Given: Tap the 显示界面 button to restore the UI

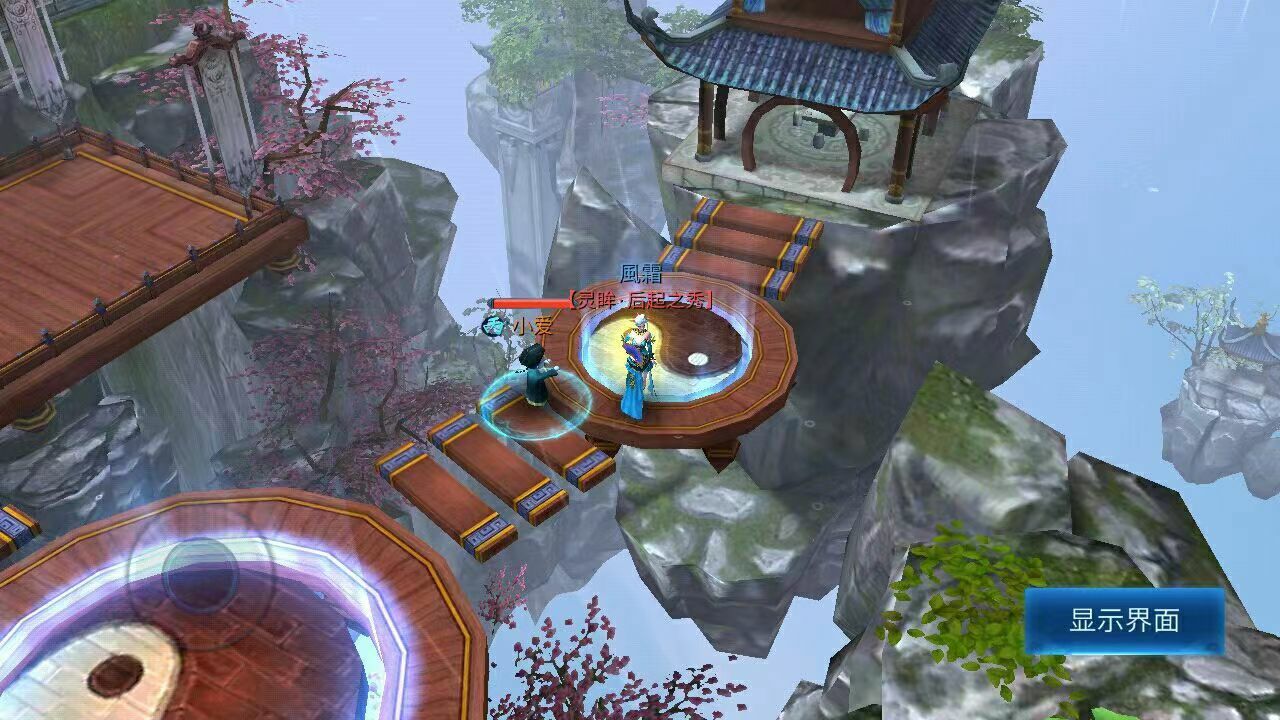Looking at the screenshot, I should pyautogui.click(x=1124, y=621).
